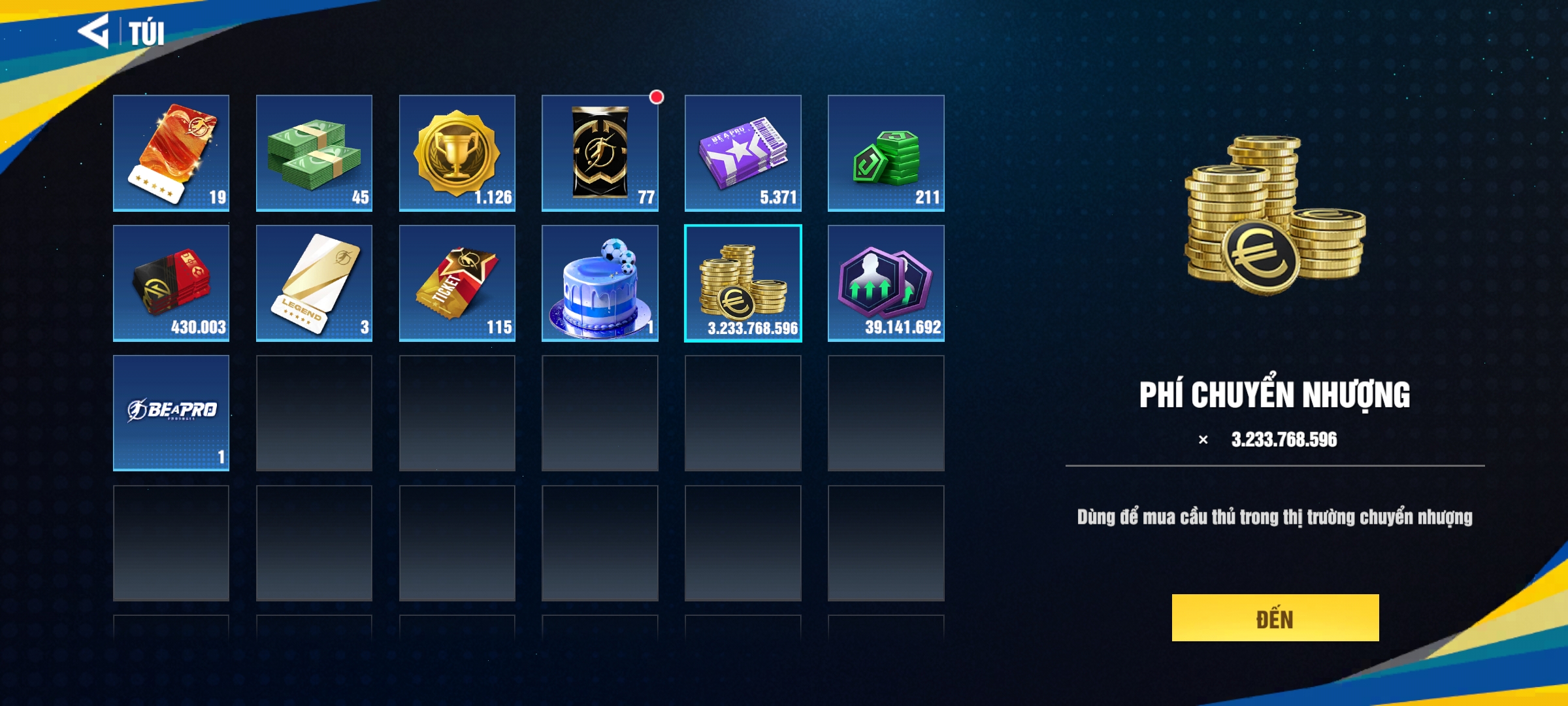1568x706 pixels.
Task: Choose the purple player upgrade badges
Action: click(886, 283)
